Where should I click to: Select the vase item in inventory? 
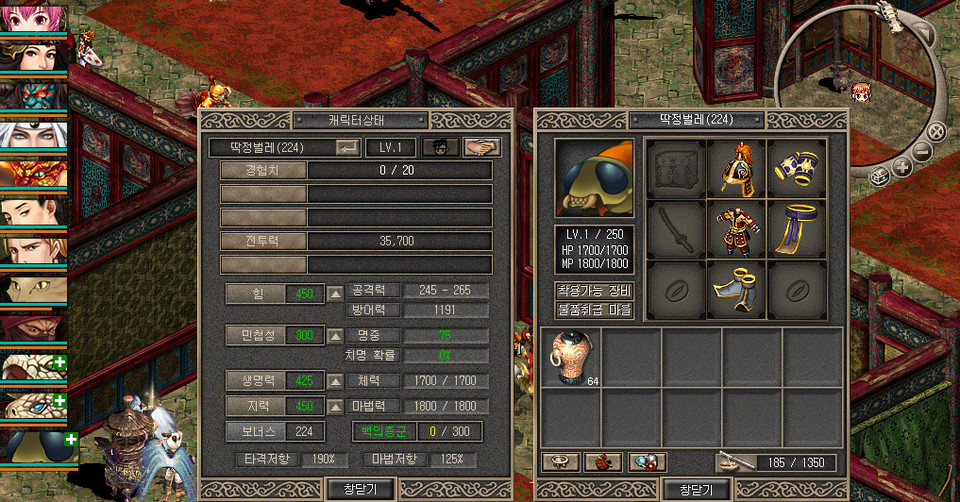(572, 357)
